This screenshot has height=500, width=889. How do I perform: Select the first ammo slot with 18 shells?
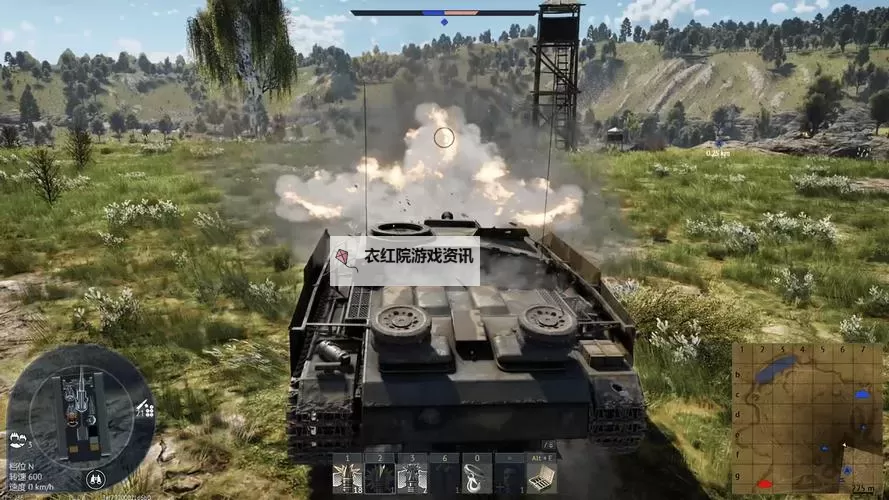click(x=348, y=475)
